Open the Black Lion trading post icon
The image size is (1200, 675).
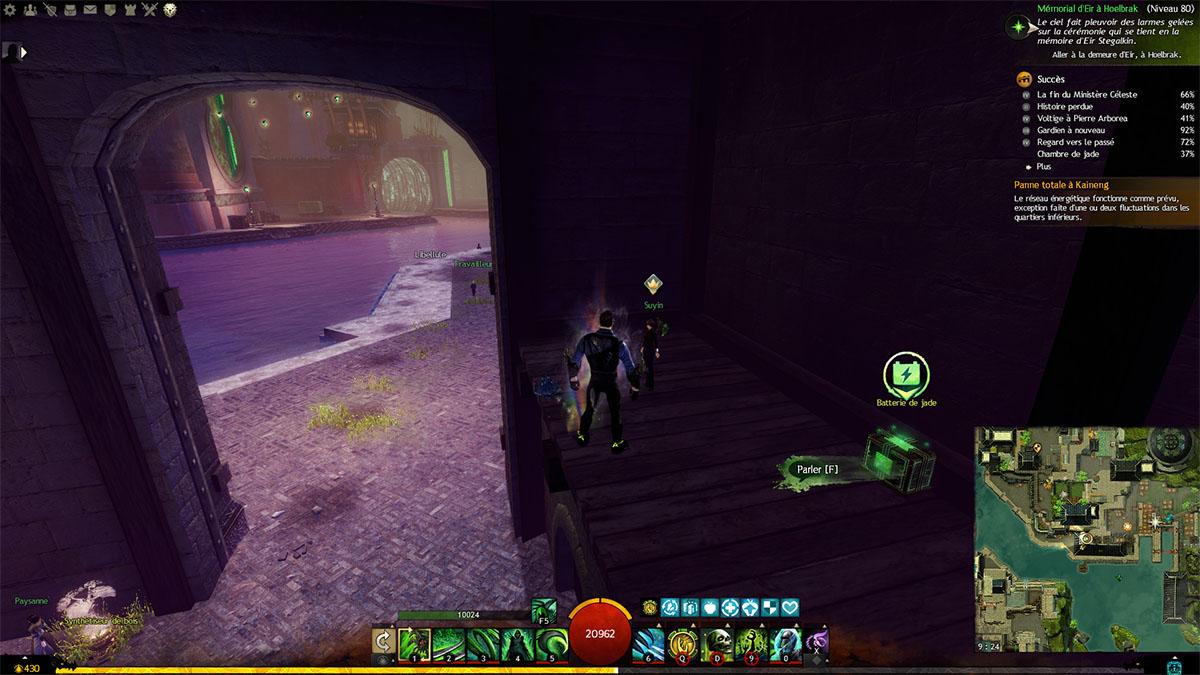click(x=170, y=10)
